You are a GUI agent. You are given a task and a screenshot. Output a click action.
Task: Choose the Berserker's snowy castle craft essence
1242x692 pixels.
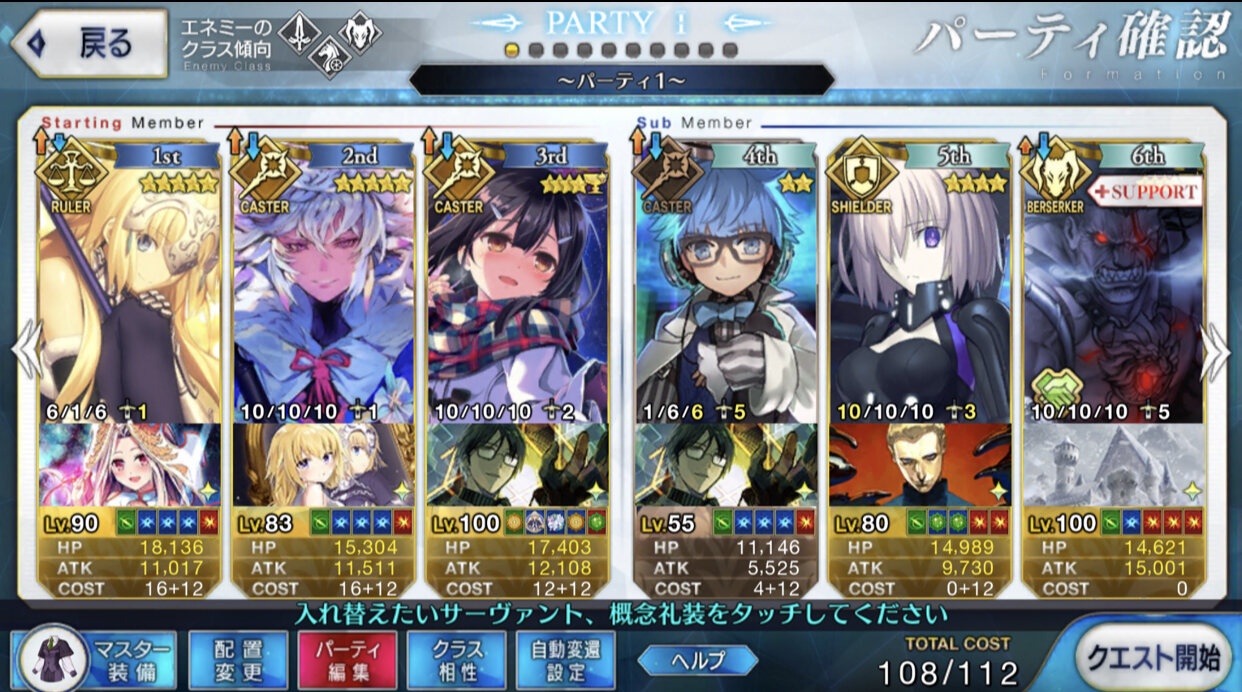(1113, 465)
